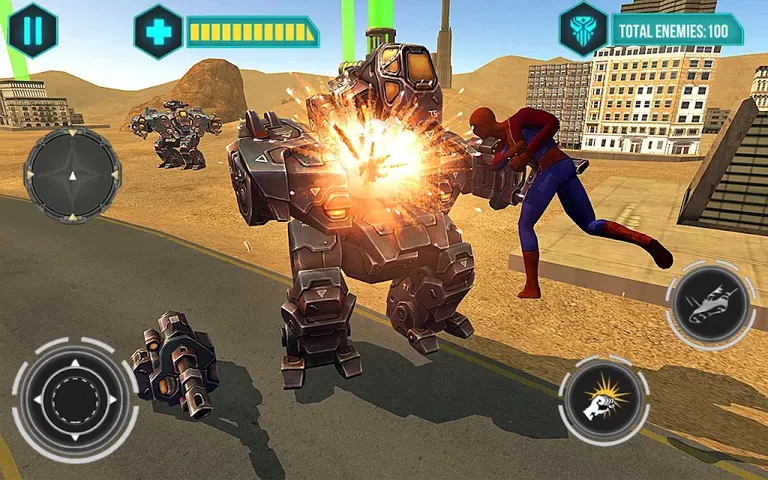Pause the game with the pause button
Screen dimensions: 768x480
pyautogui.click(x=32, y=30)
